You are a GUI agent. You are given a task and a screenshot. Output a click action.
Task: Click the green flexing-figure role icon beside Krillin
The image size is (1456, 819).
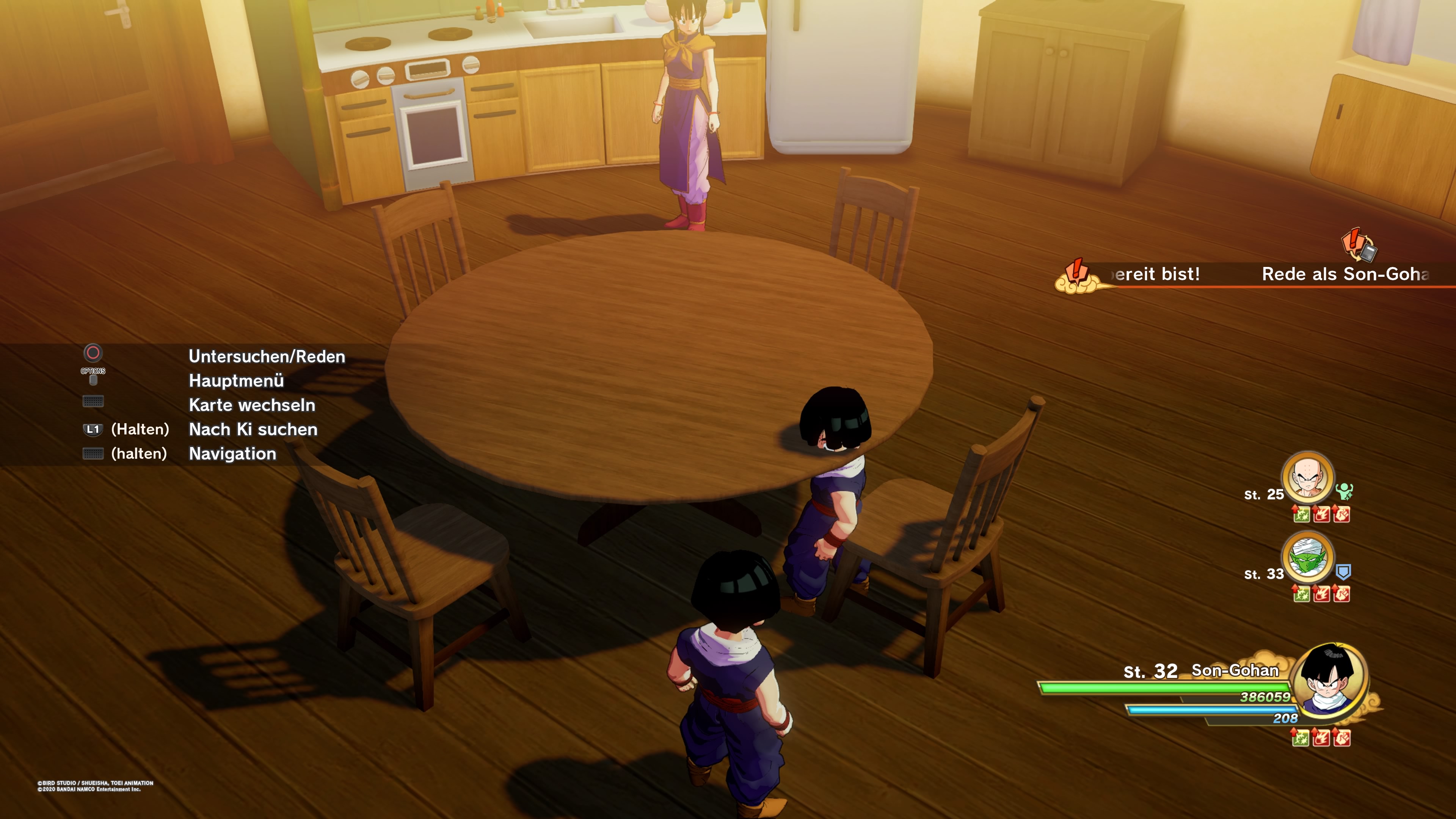pos(1344,491)
